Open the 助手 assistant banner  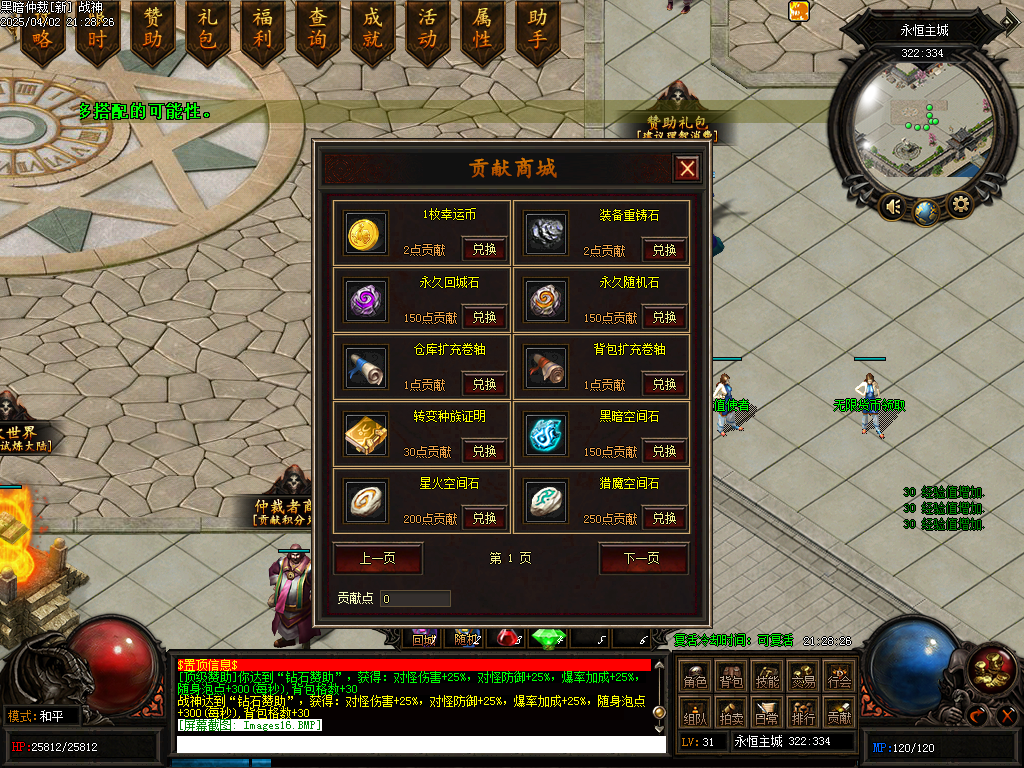pyautogui.click(x=538, y=30)
